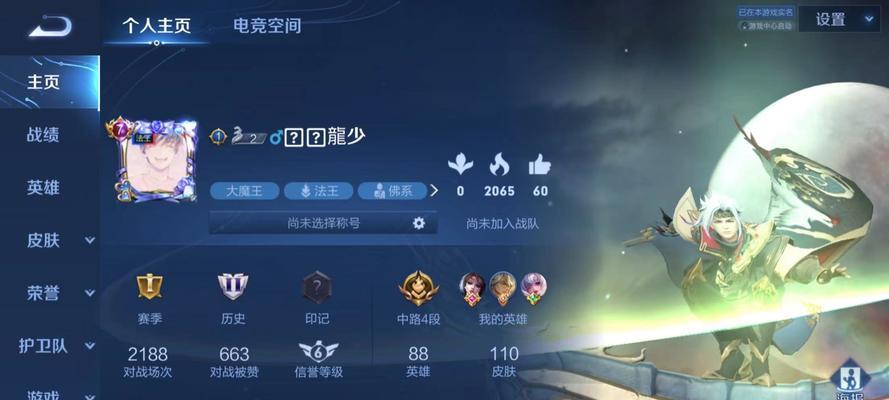Give a thumbs-up like

(x=540, y=165)
